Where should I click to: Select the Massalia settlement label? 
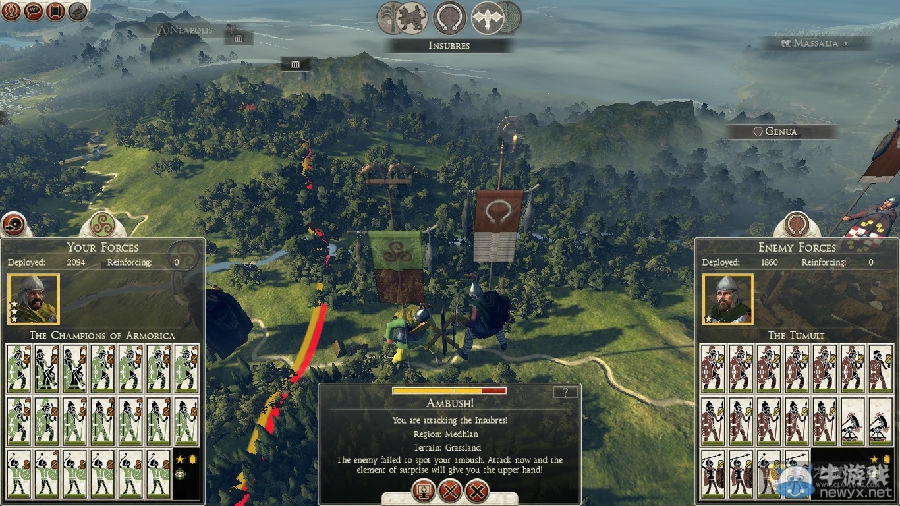[x=816, y=44]
